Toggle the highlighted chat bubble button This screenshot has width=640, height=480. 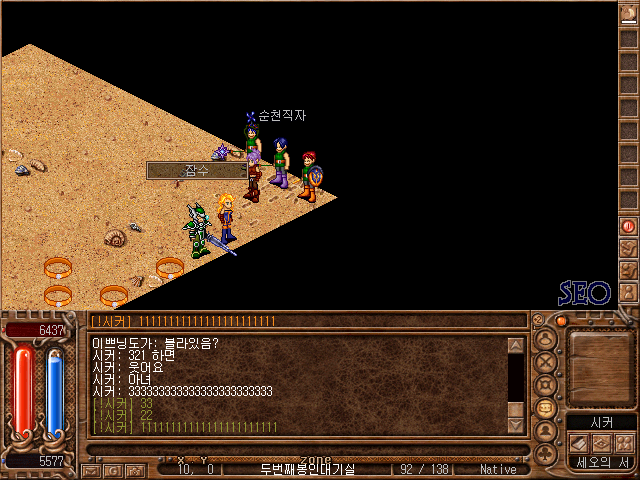tap(546, 408)
